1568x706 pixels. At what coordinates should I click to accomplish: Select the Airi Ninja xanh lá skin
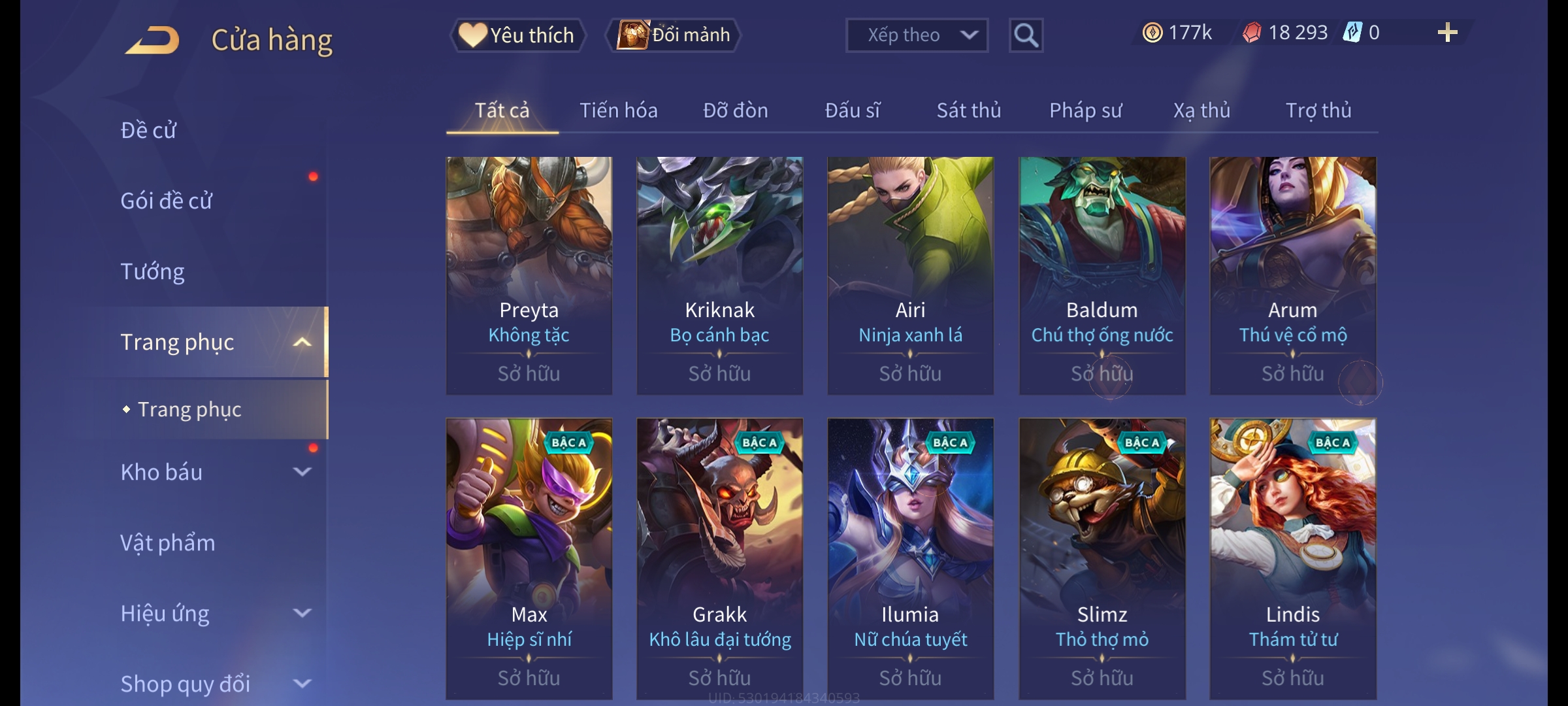click(x=910, y=275)
